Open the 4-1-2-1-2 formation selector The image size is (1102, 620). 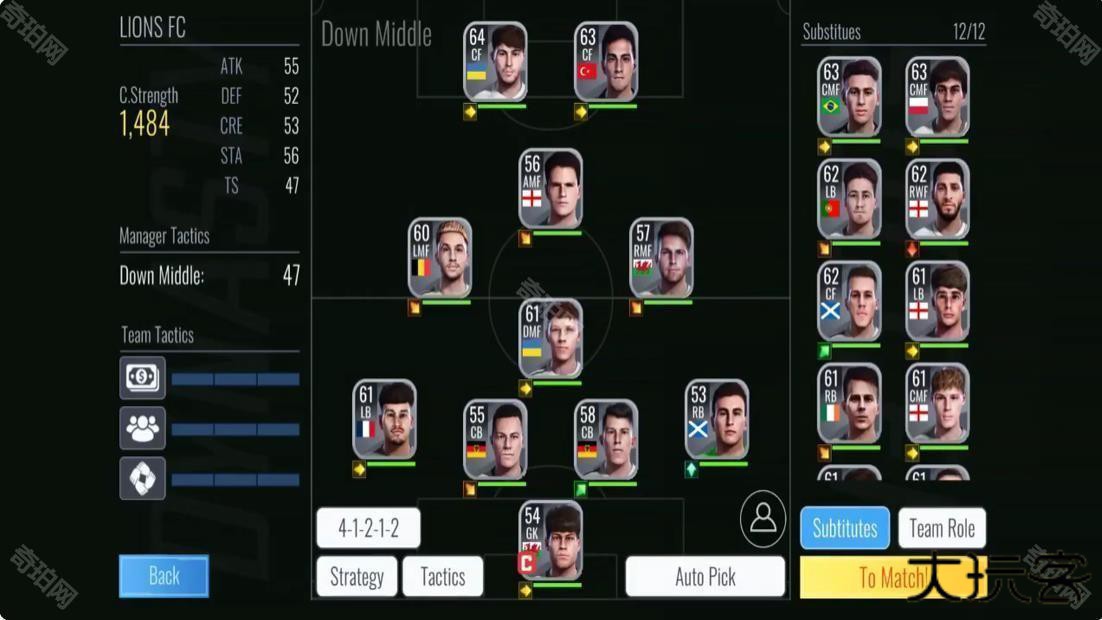pos(368,528)
